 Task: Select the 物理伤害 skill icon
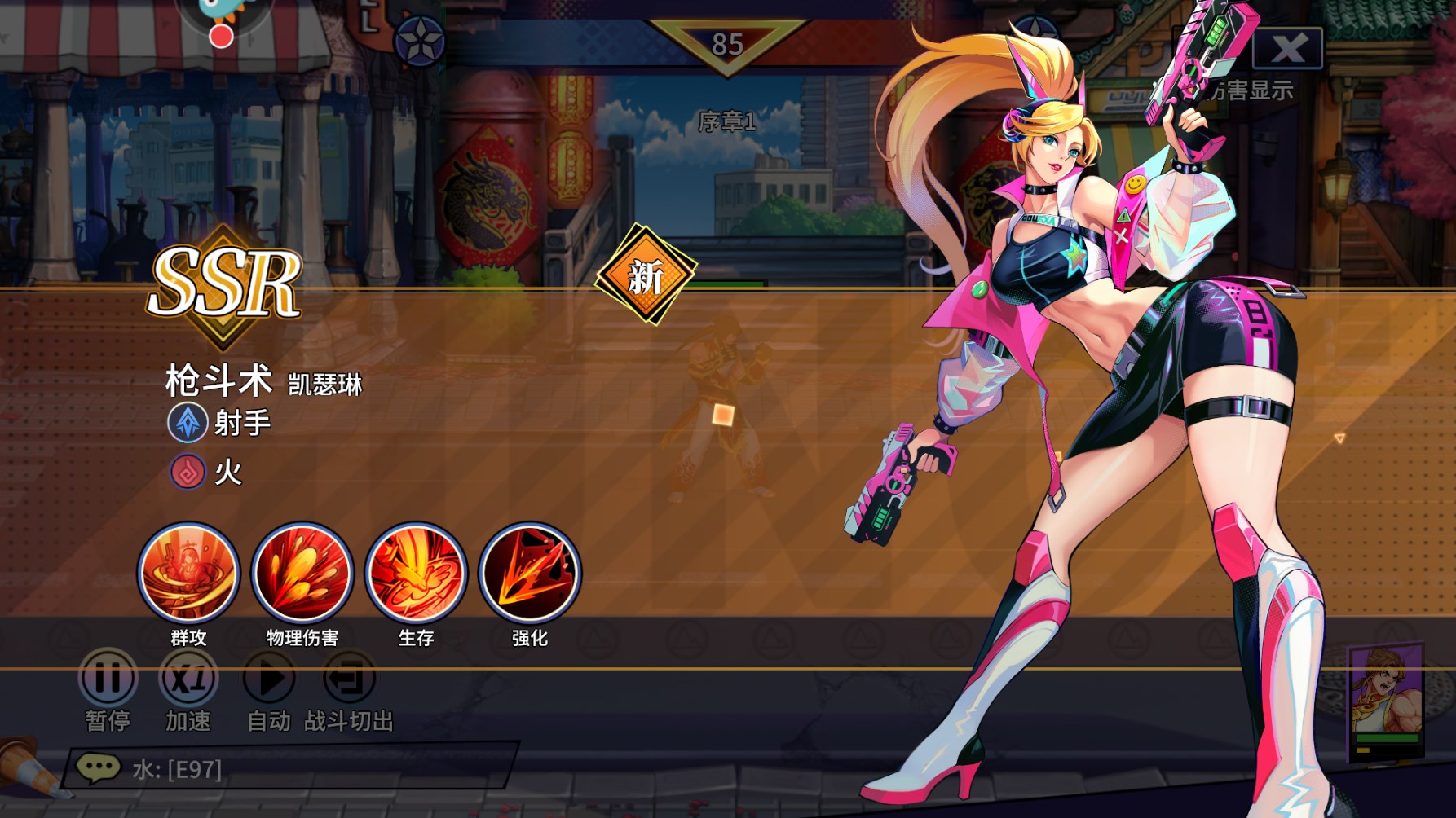302,574
